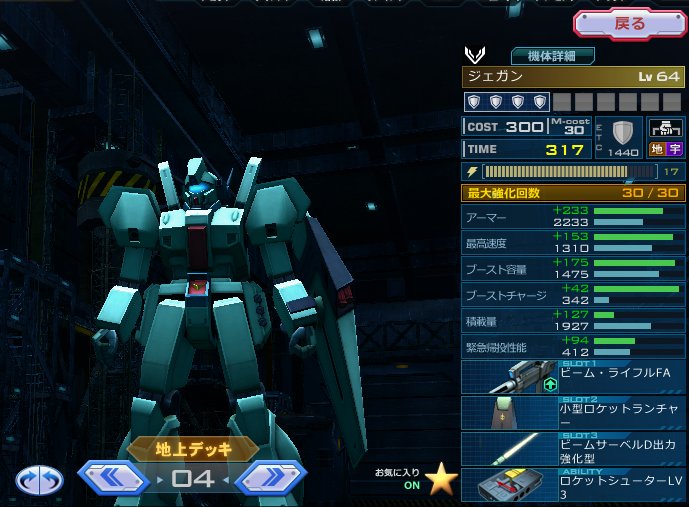This screenshot has height=507, width=689.
Task: Switch to the next deck slot
Action: point(270,479)
